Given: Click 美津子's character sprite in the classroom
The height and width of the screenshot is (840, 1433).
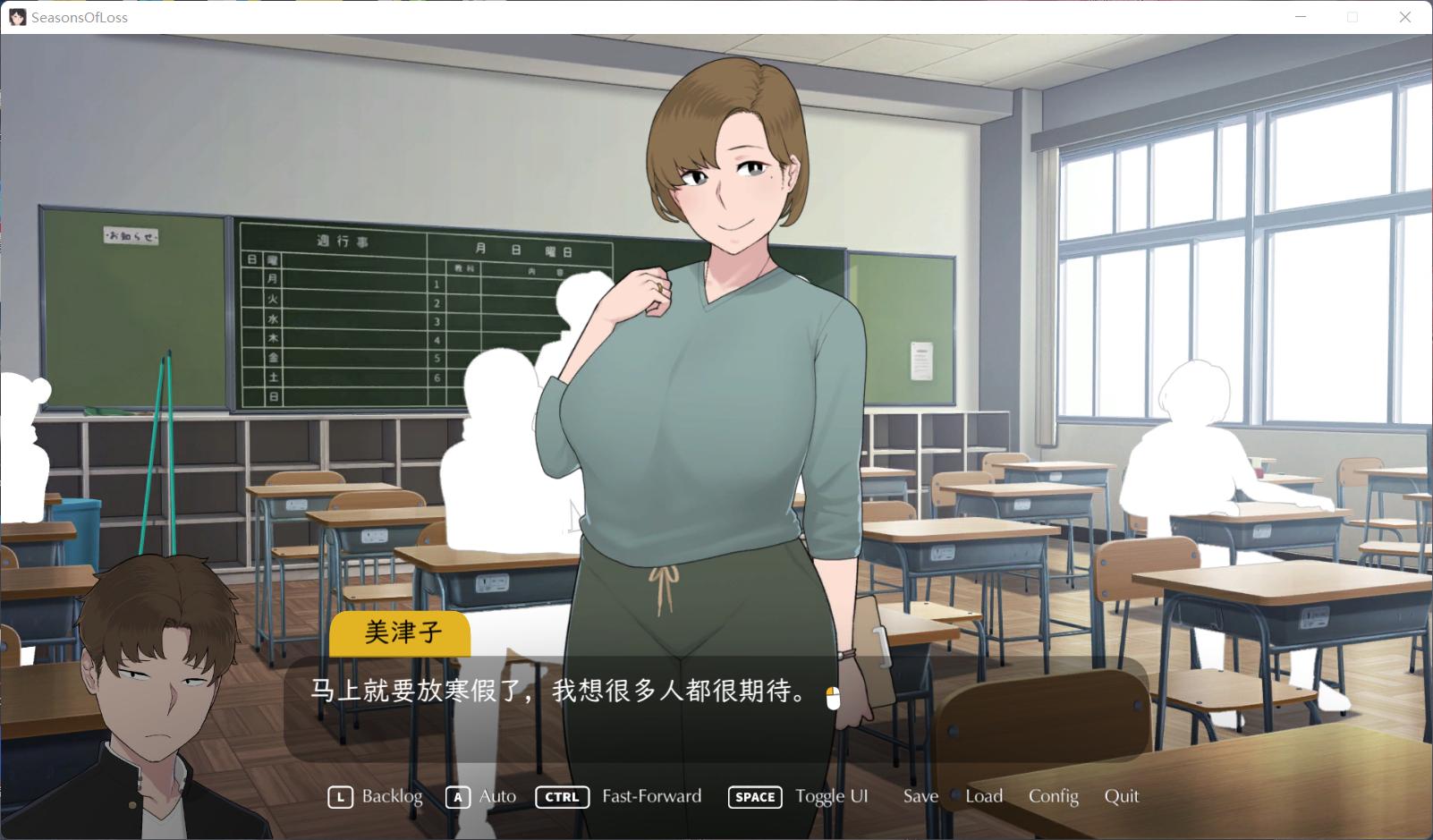Looking at the screenshot, I should coord(716,358).
